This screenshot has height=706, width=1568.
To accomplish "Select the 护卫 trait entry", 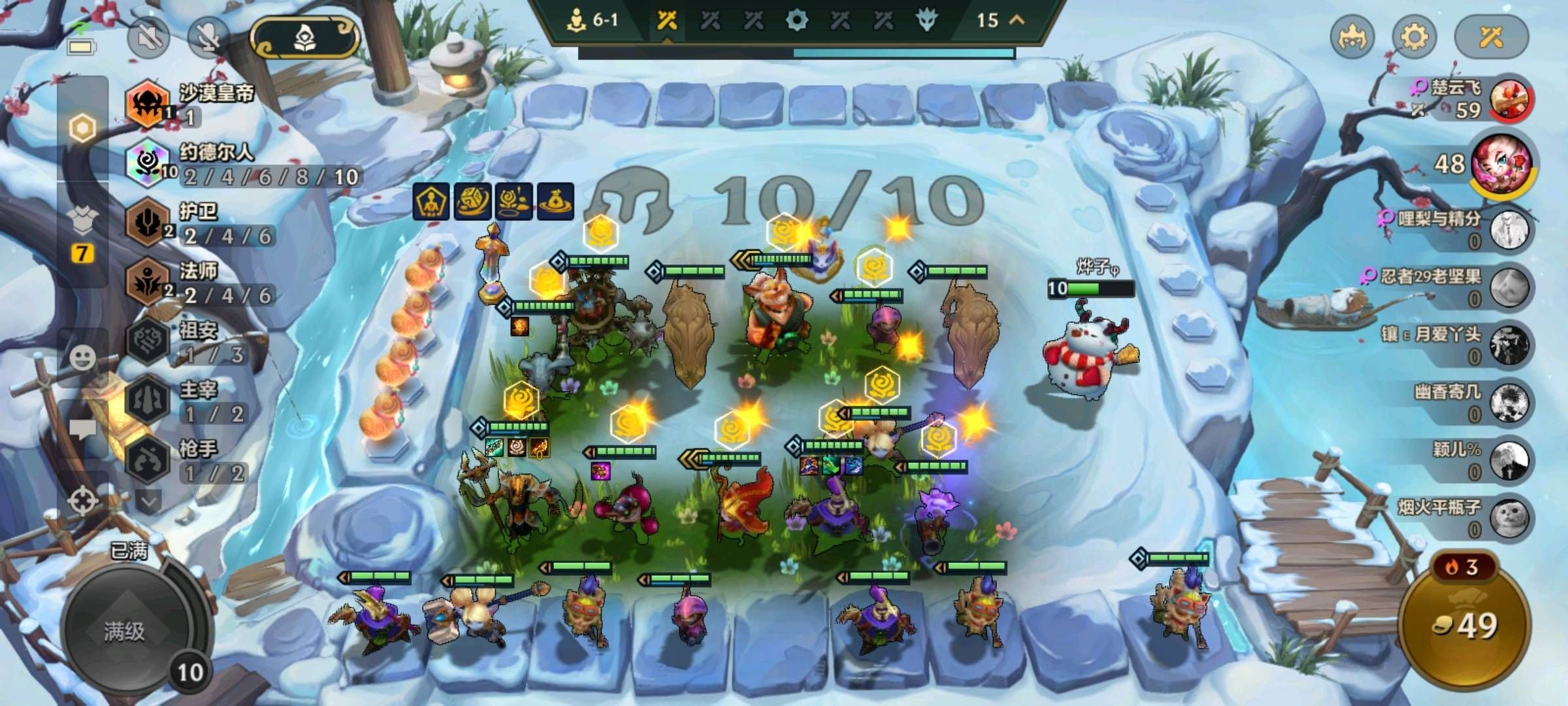I will click(x=148, y=223).
